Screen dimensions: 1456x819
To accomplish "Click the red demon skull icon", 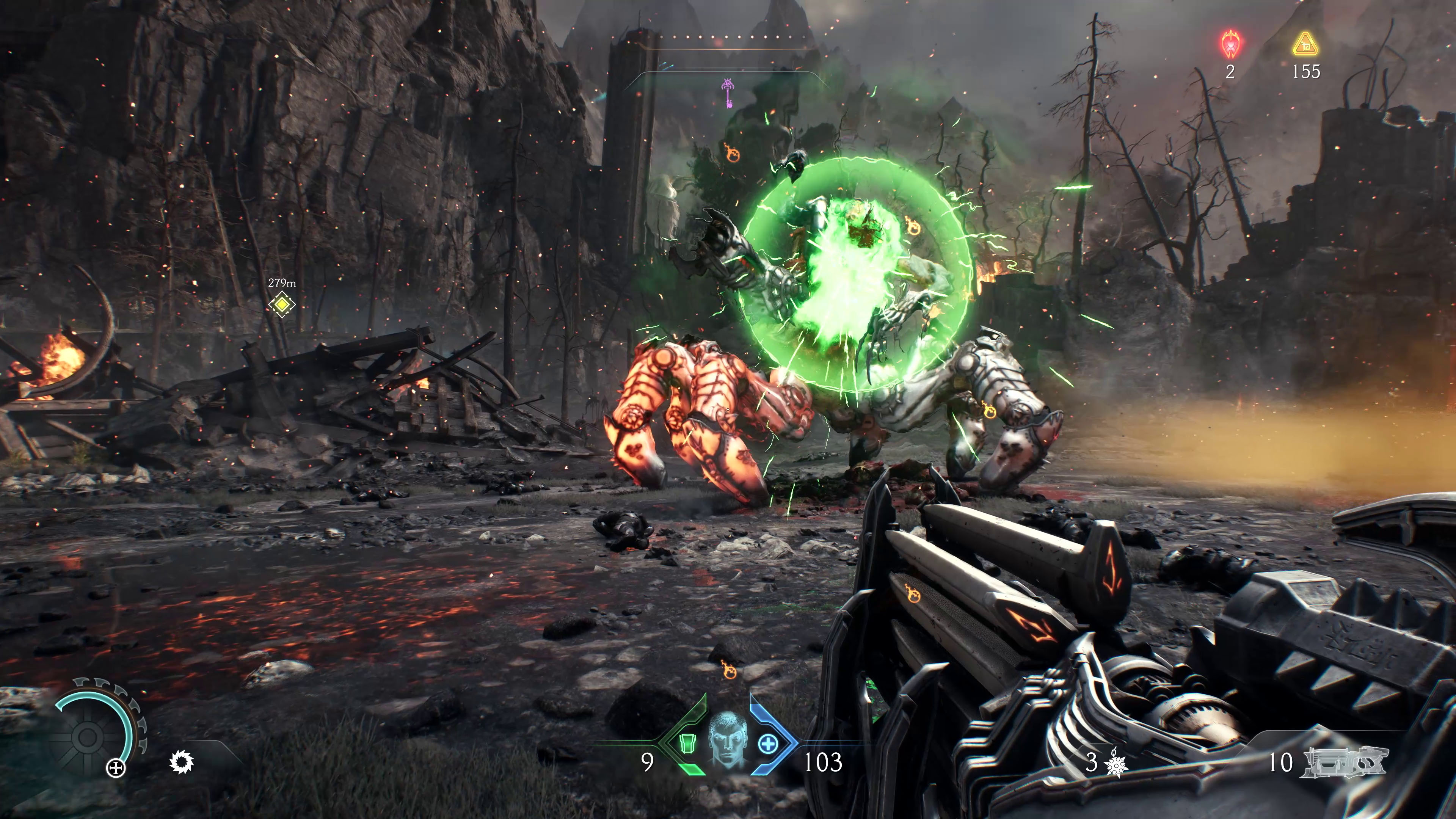I will (x=1230, y=44).
